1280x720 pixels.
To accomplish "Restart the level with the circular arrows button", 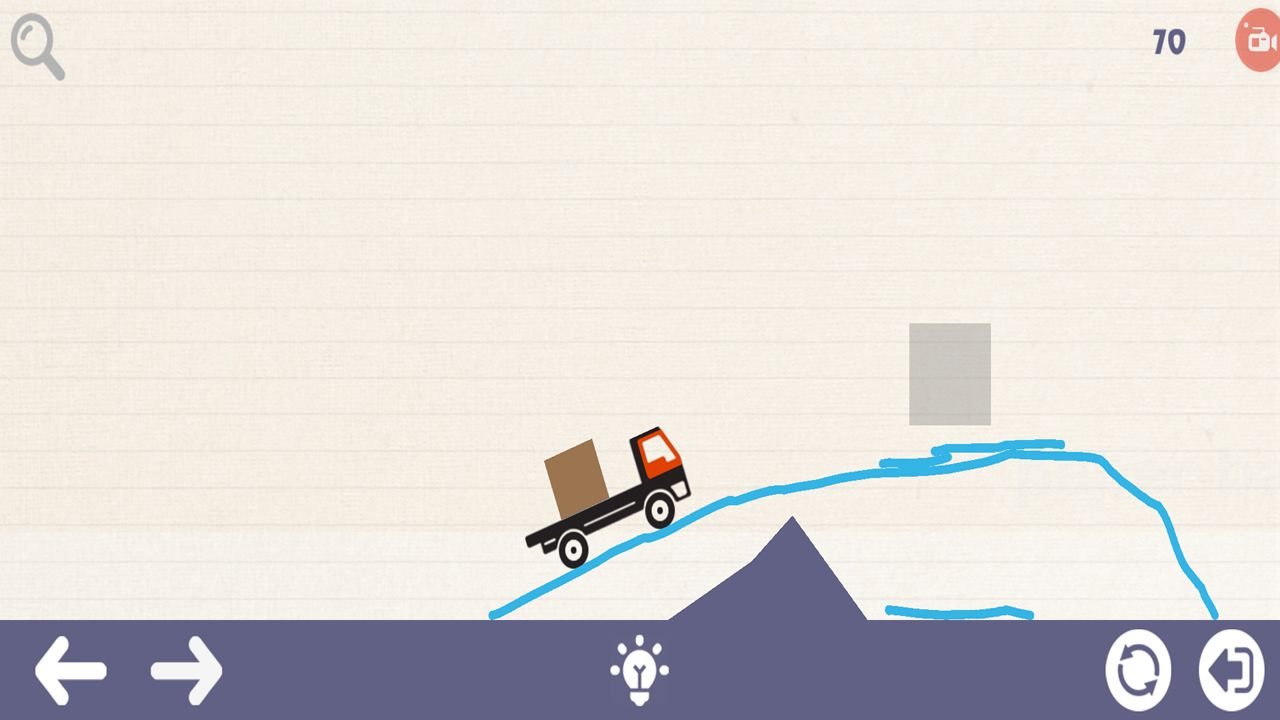I will [1138, 670].
